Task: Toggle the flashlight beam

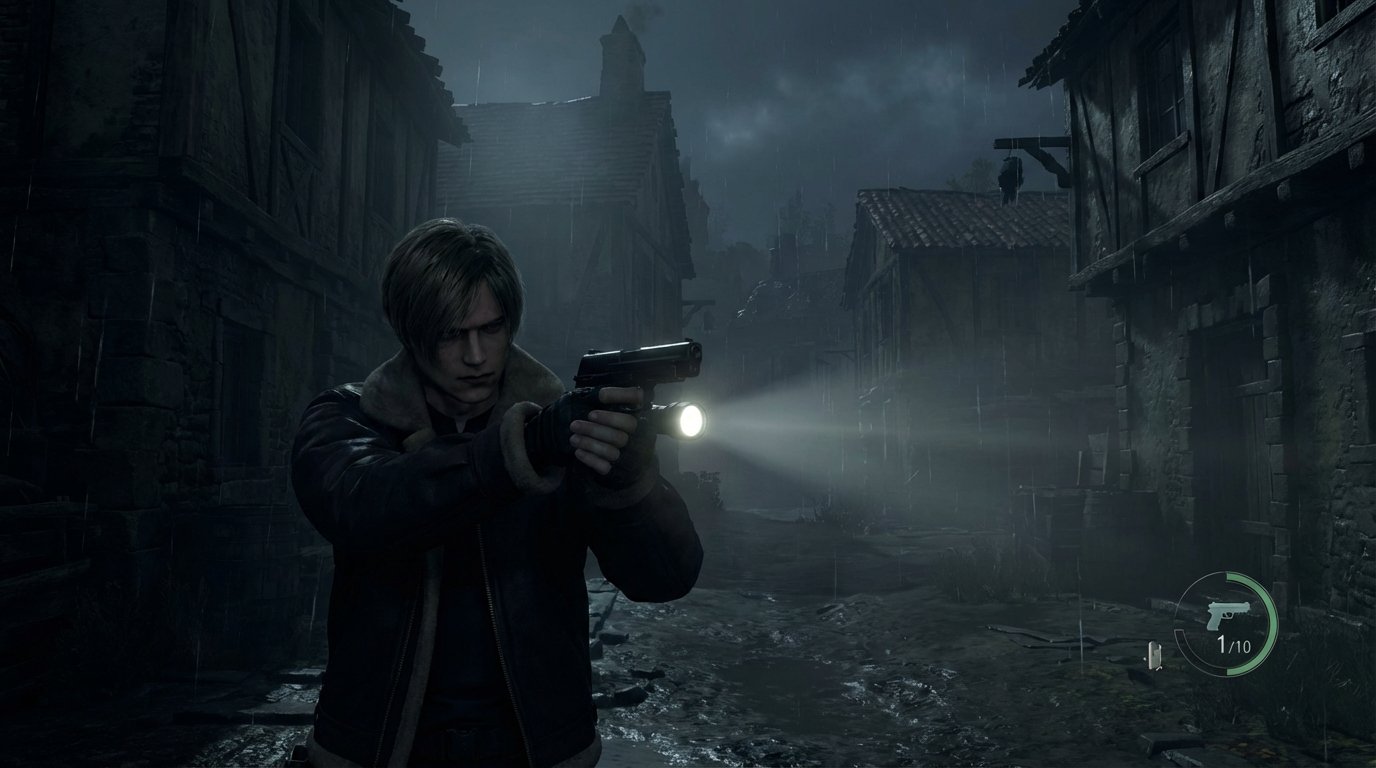Action: [x=800, y=430]
